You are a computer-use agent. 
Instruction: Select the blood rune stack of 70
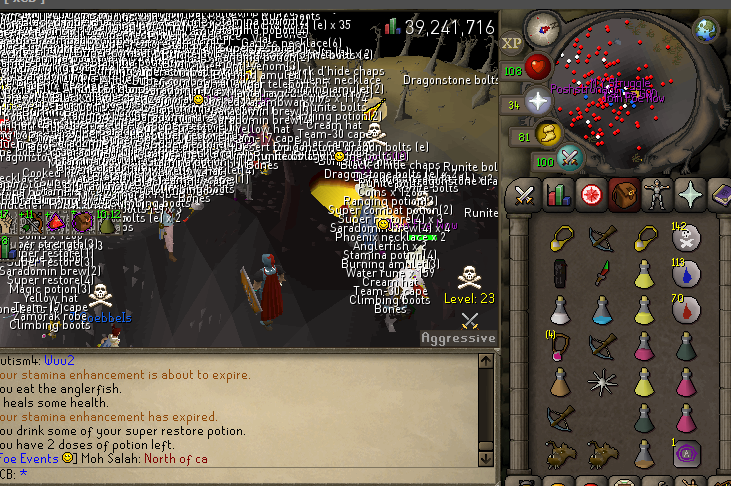(686, 310)
